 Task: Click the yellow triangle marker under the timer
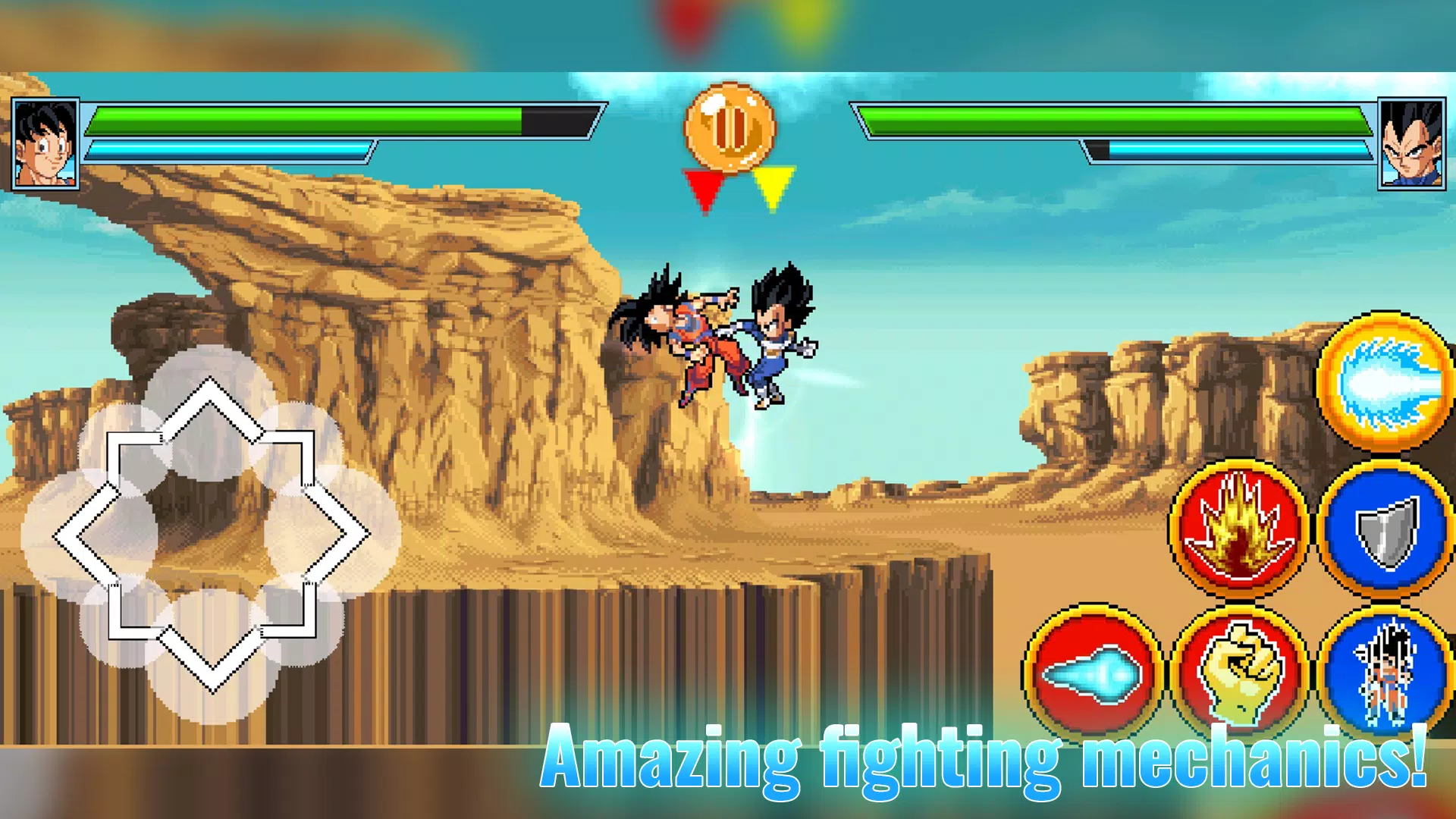[x=773, y=186]
